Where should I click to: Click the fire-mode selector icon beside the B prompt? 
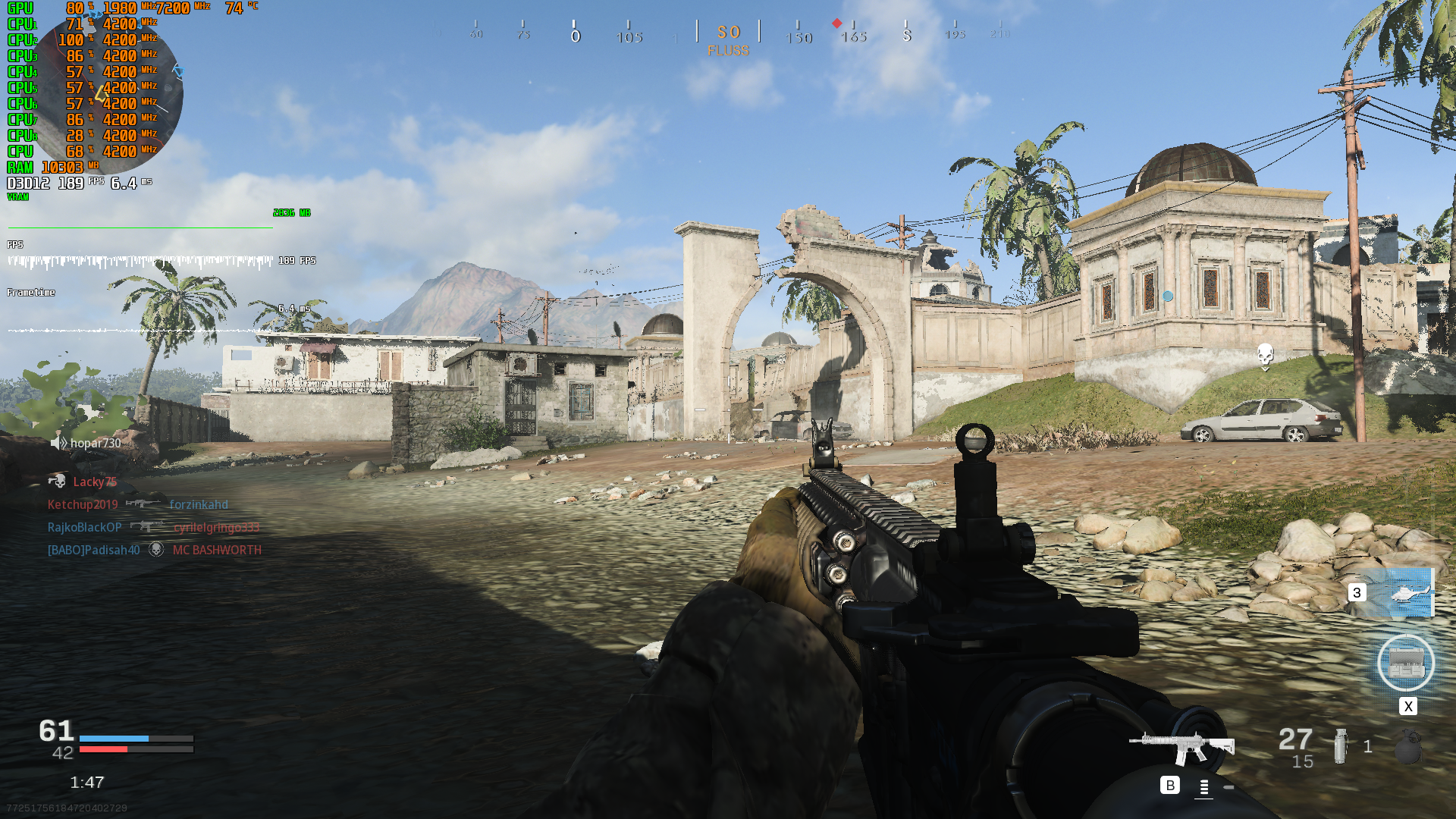(x=1203, y=787)
